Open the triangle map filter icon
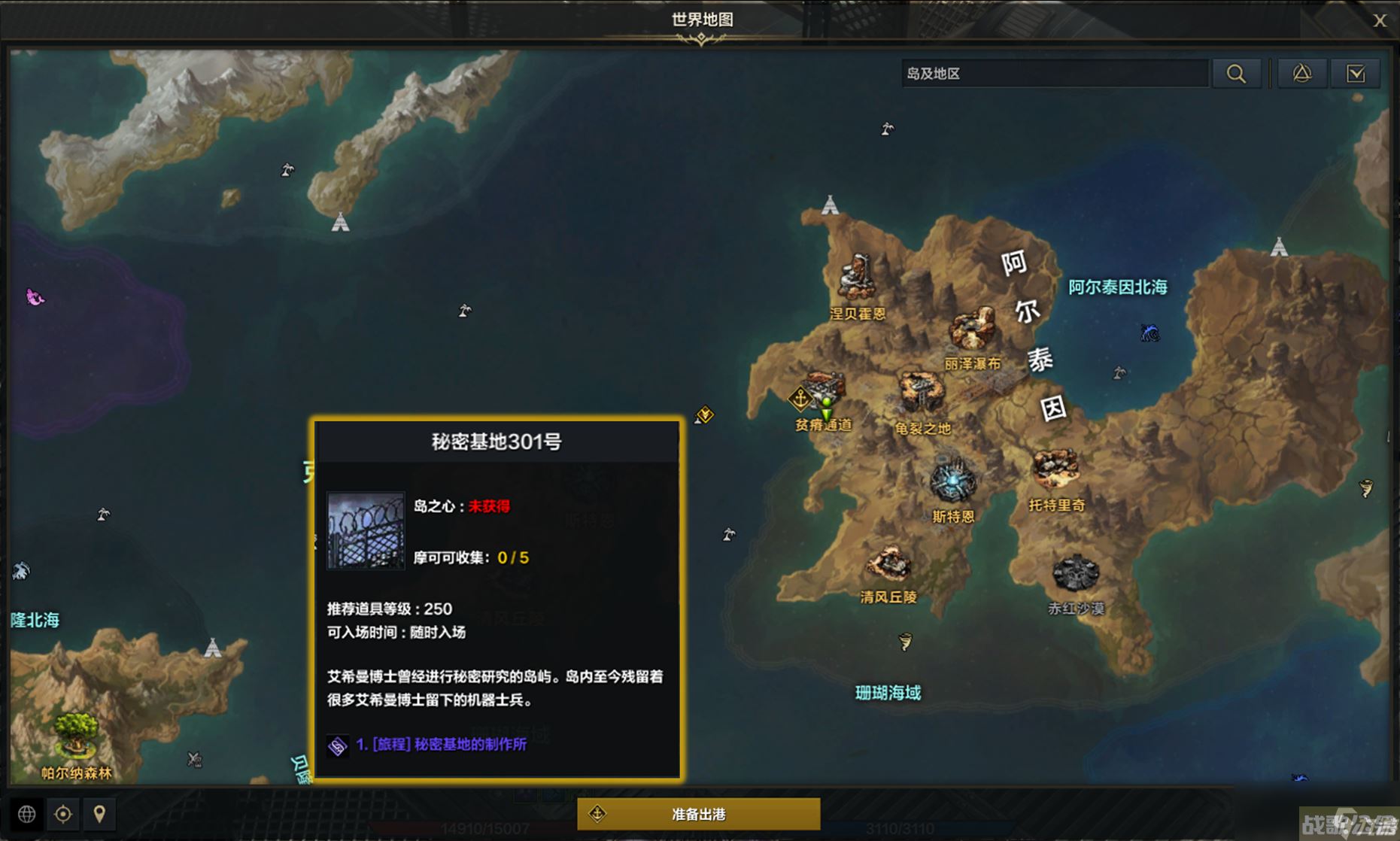 (1302, 73)
